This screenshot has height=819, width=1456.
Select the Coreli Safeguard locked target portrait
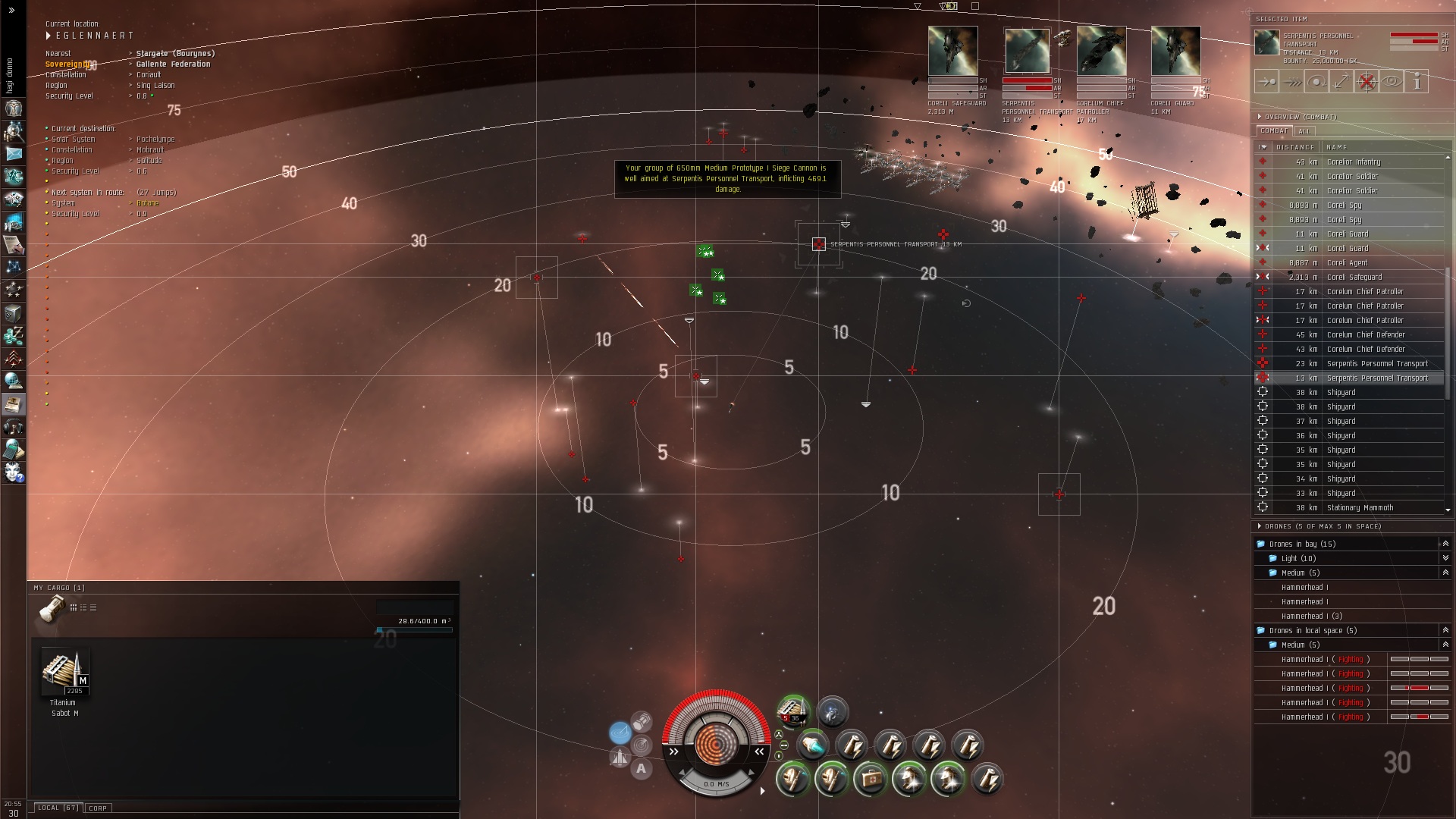(x=952, y=51)
